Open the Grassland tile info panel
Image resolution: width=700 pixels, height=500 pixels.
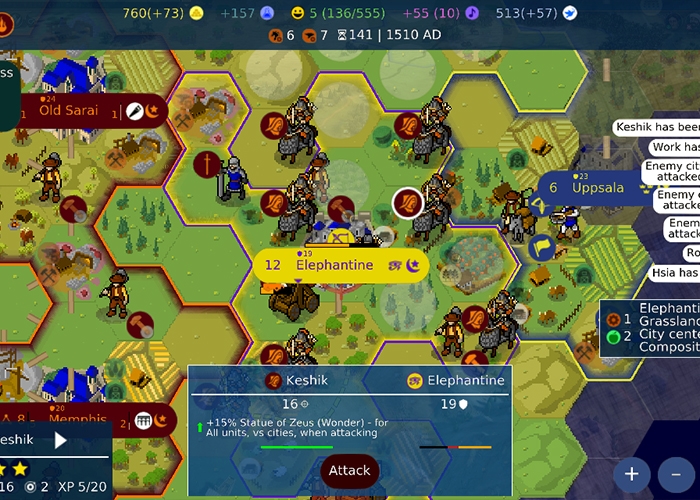click(x=660, y=322)
